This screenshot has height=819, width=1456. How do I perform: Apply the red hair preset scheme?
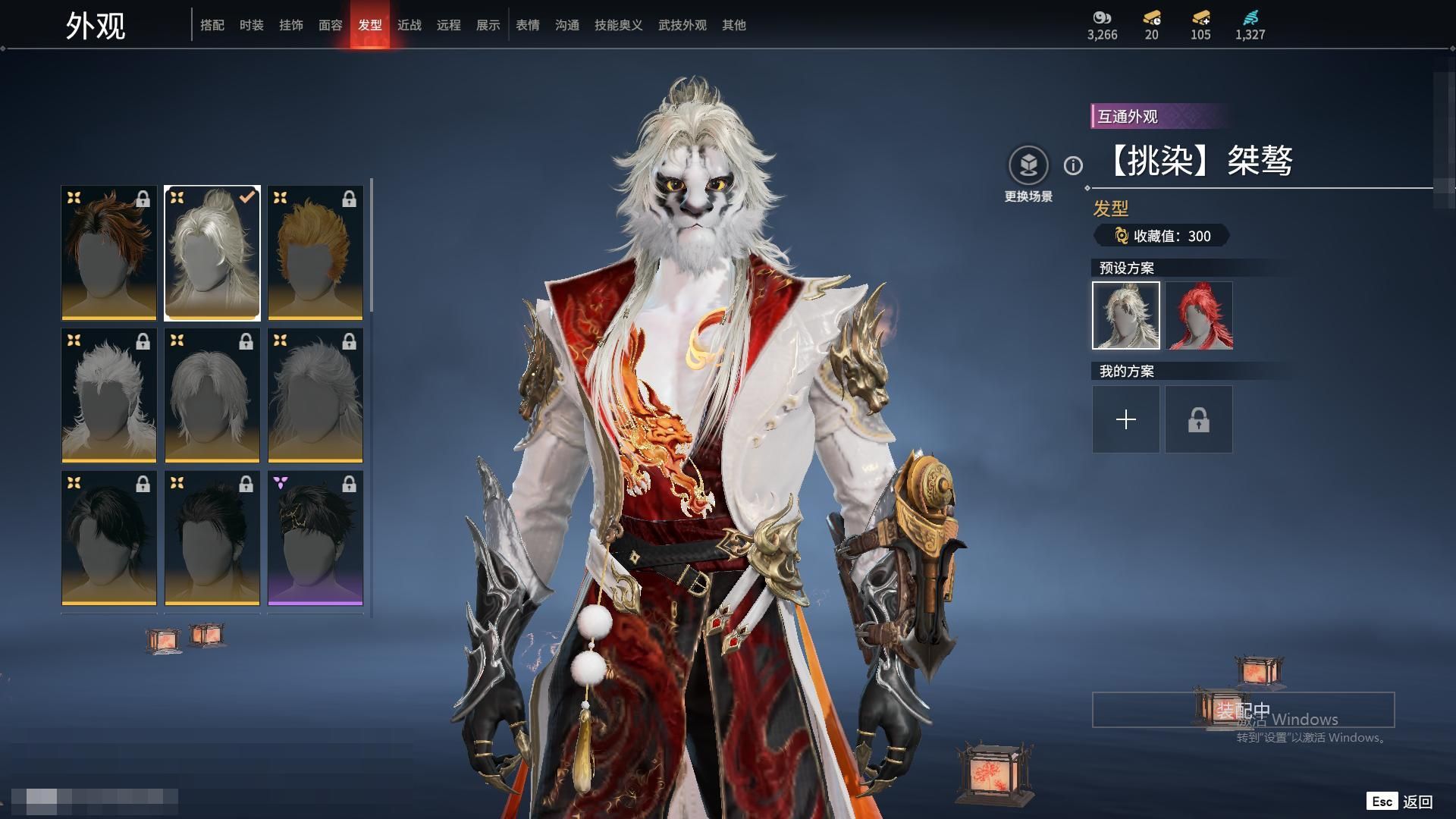(1199, 315)
